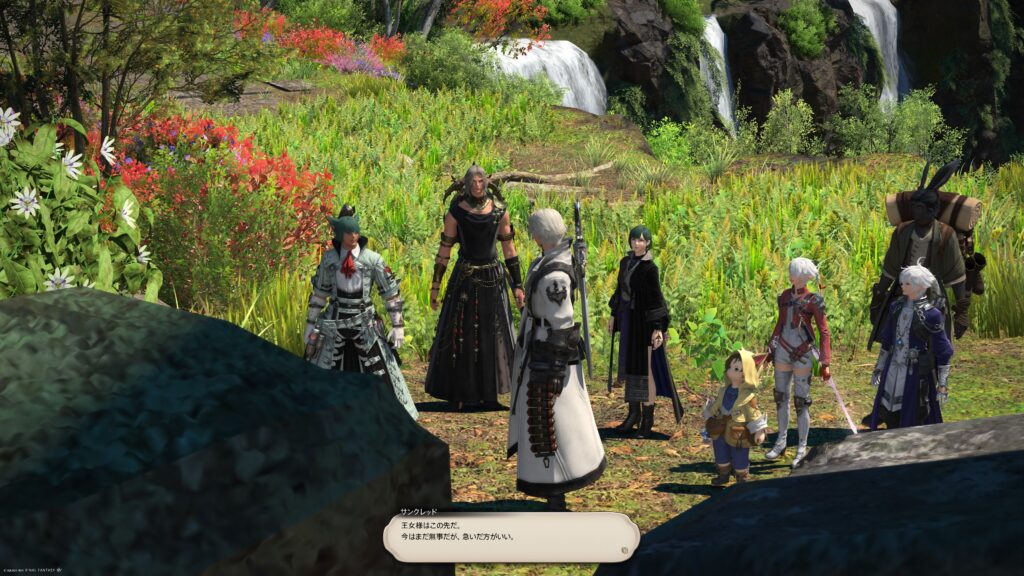1024x576 pixels.
Task: Advance Thancred's dialogue box
Action: coord(511,537)
